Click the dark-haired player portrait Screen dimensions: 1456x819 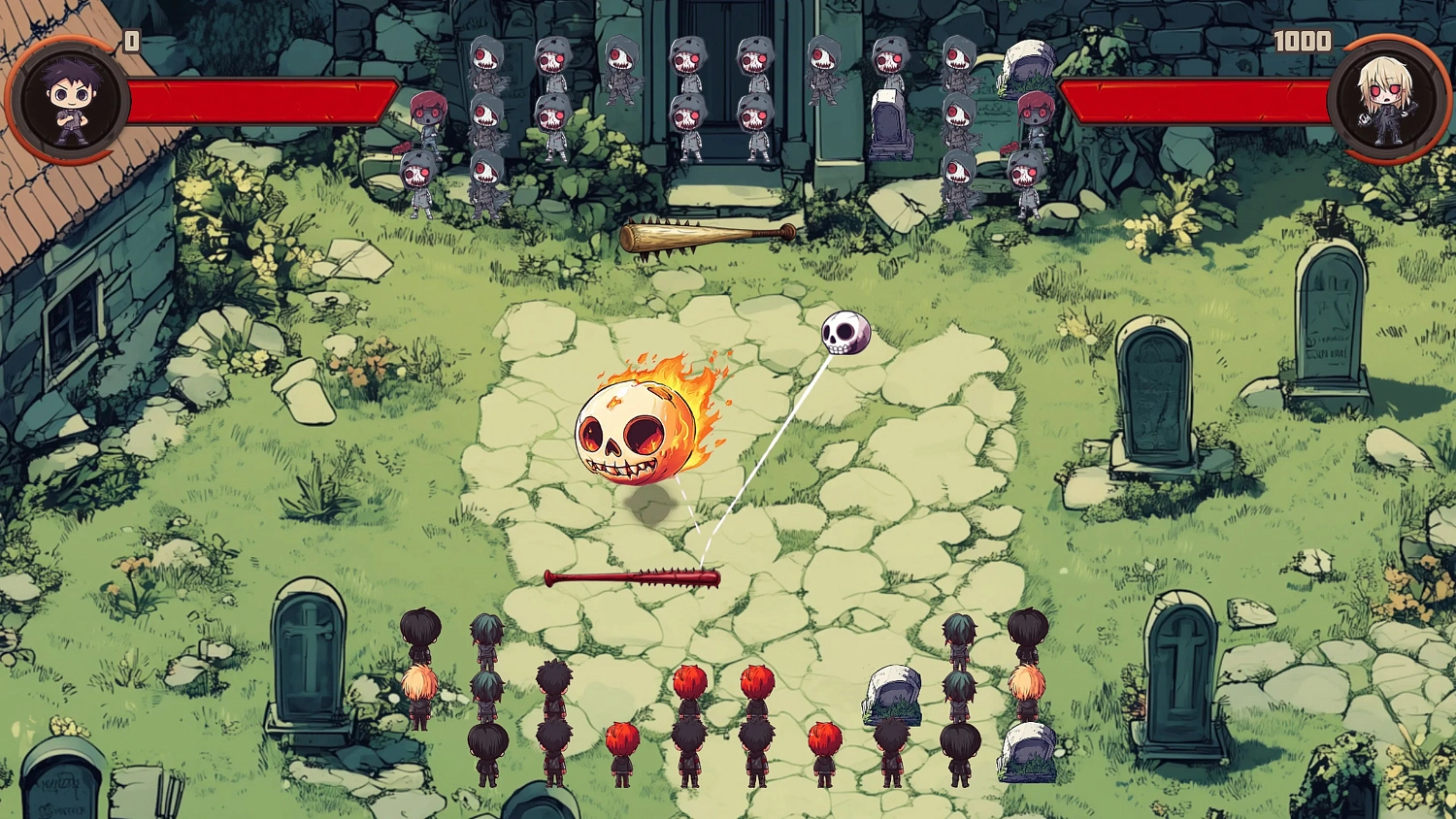(70, 100)
